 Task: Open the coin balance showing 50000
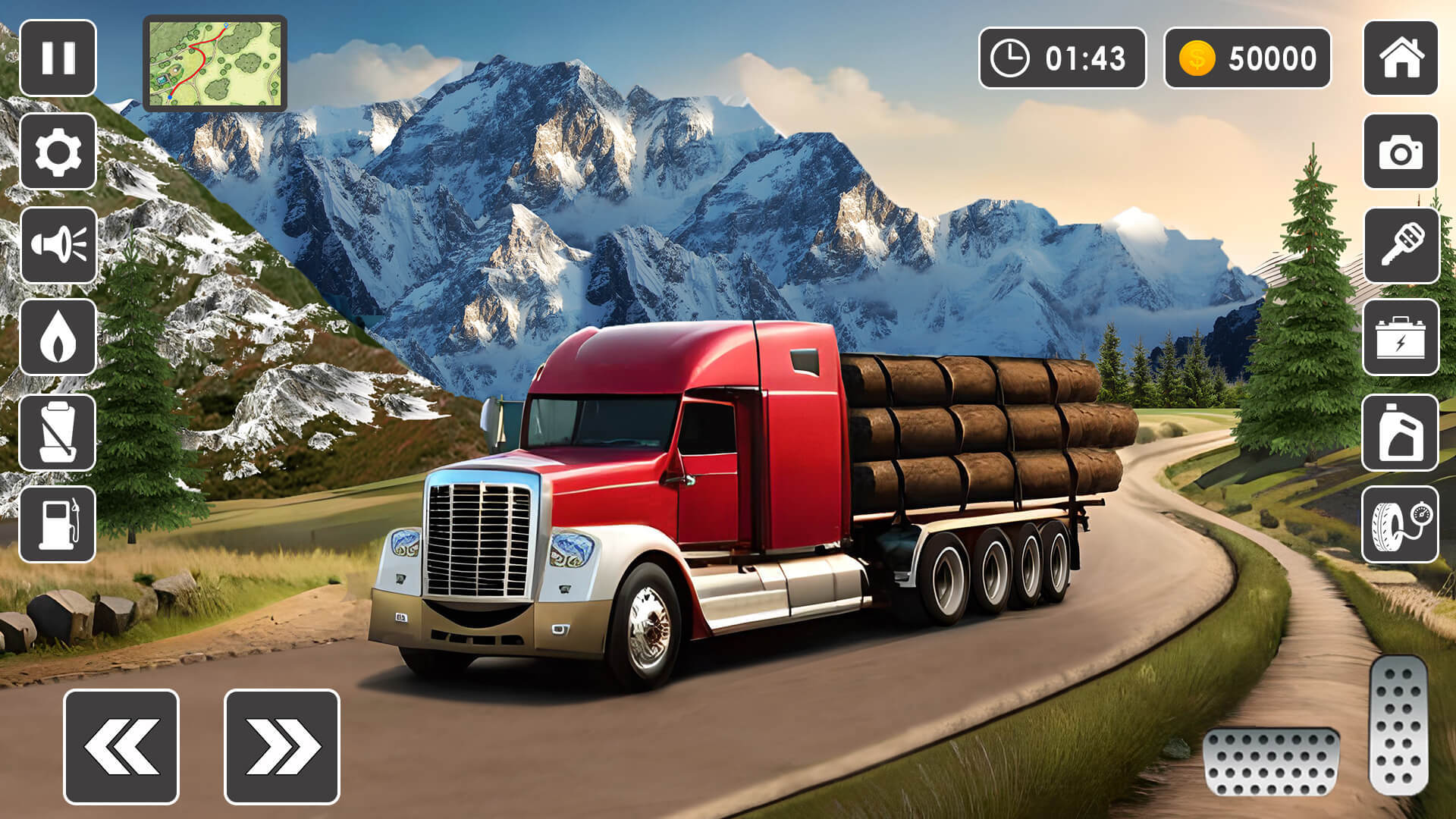coord(1247,57)
